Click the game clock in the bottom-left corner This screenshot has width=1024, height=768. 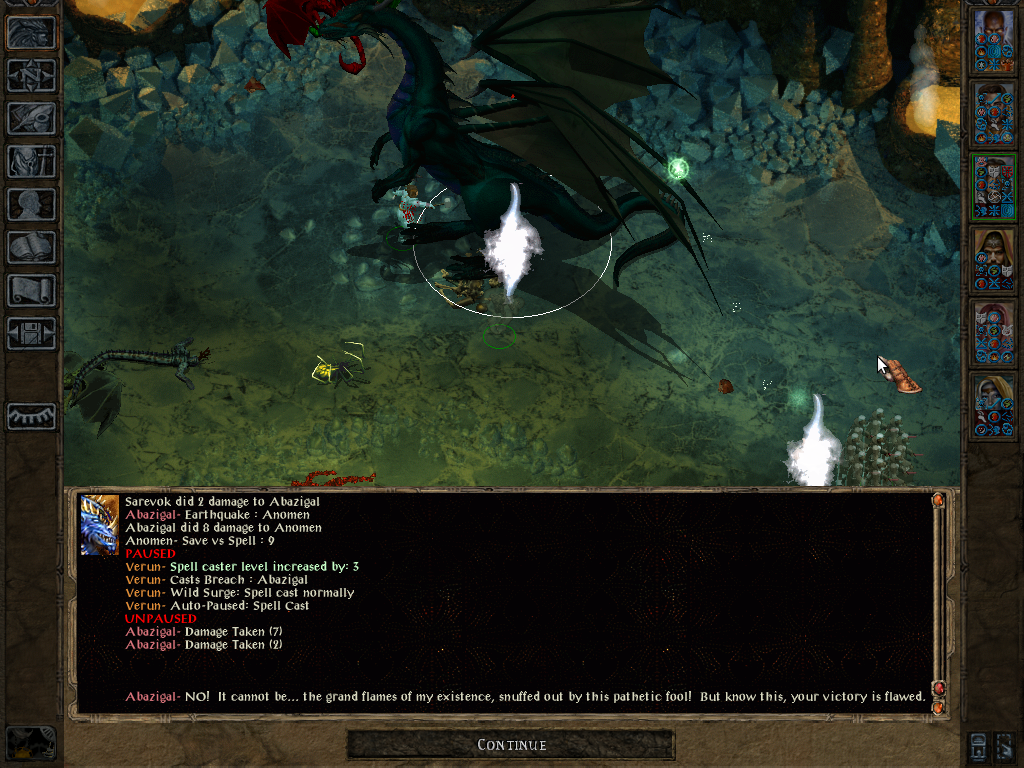click(x=31, y=744)
